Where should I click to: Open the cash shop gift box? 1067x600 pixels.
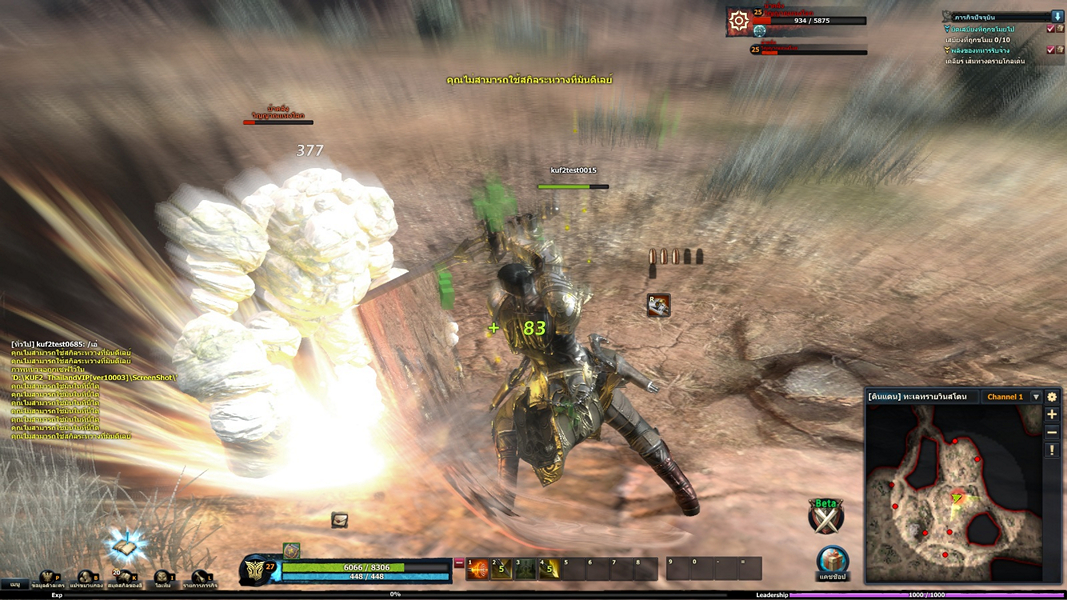832,560
